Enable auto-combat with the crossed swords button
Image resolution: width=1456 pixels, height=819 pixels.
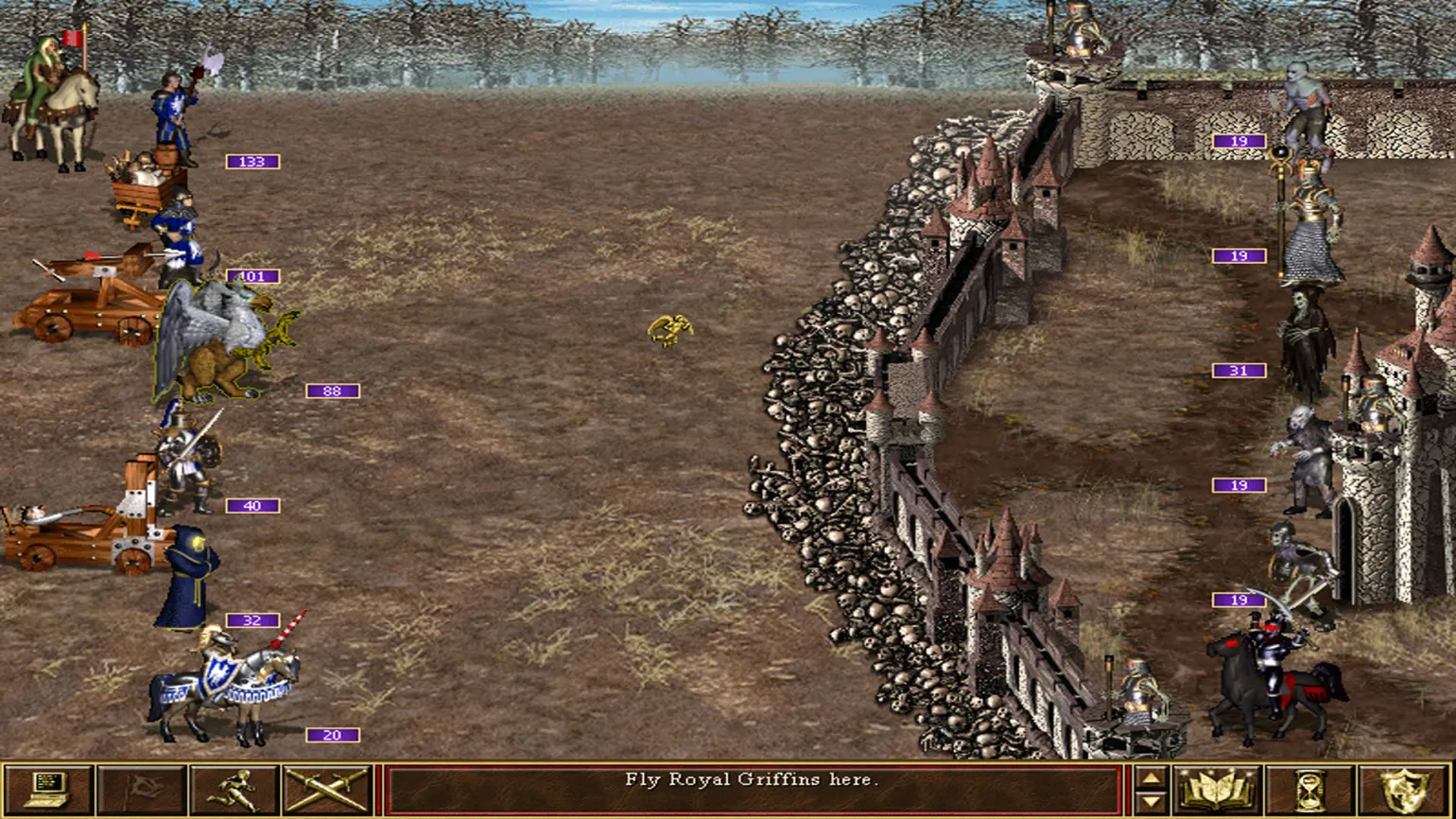[x=327, y=790]
